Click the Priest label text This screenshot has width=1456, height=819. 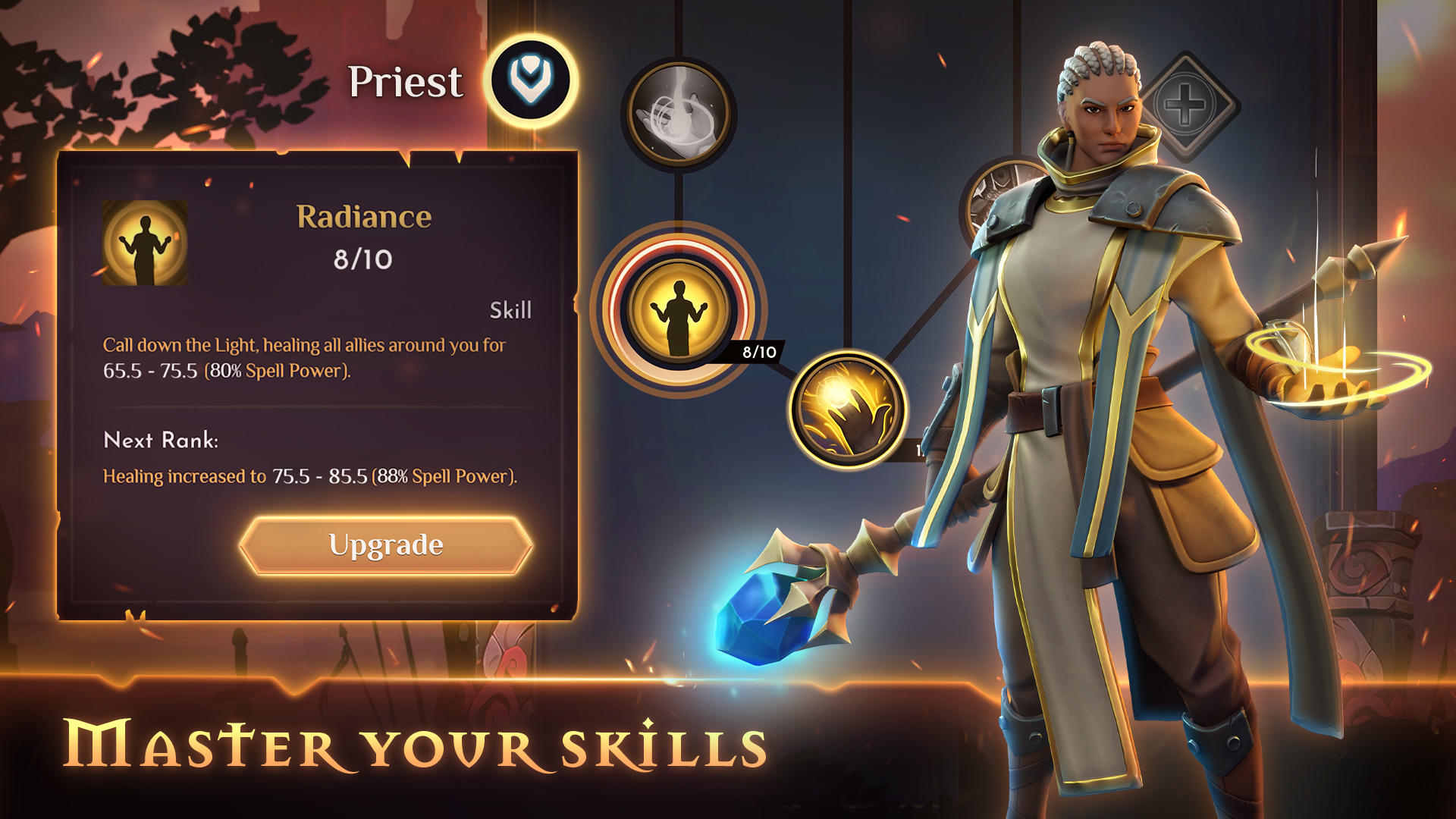click(x=408, y=82)
